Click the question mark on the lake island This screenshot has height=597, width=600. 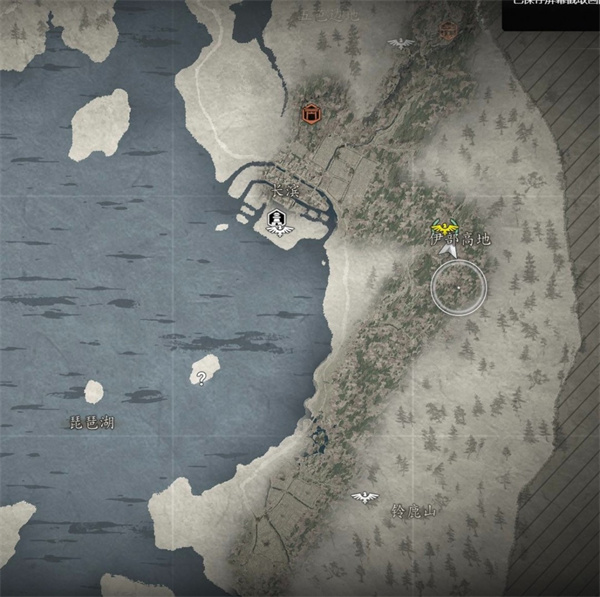(202, 378)
